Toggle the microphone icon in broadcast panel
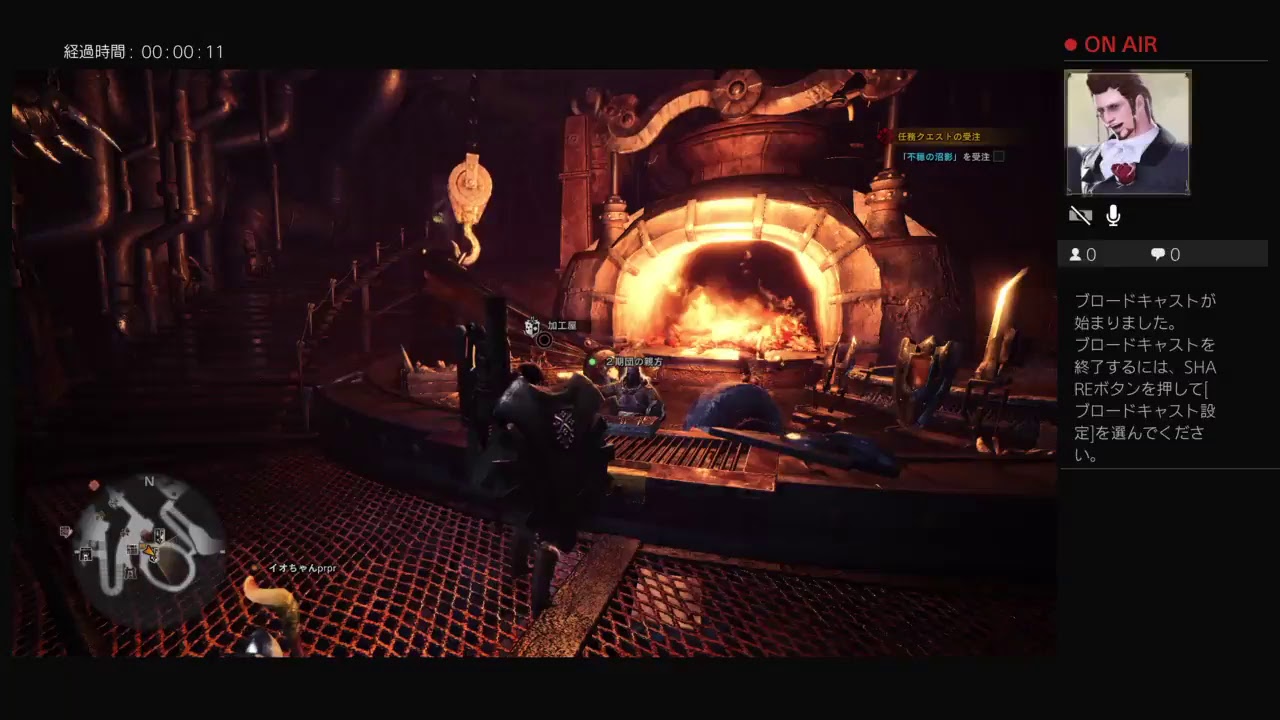1280x720 pixels. (x=1113, y=216)
